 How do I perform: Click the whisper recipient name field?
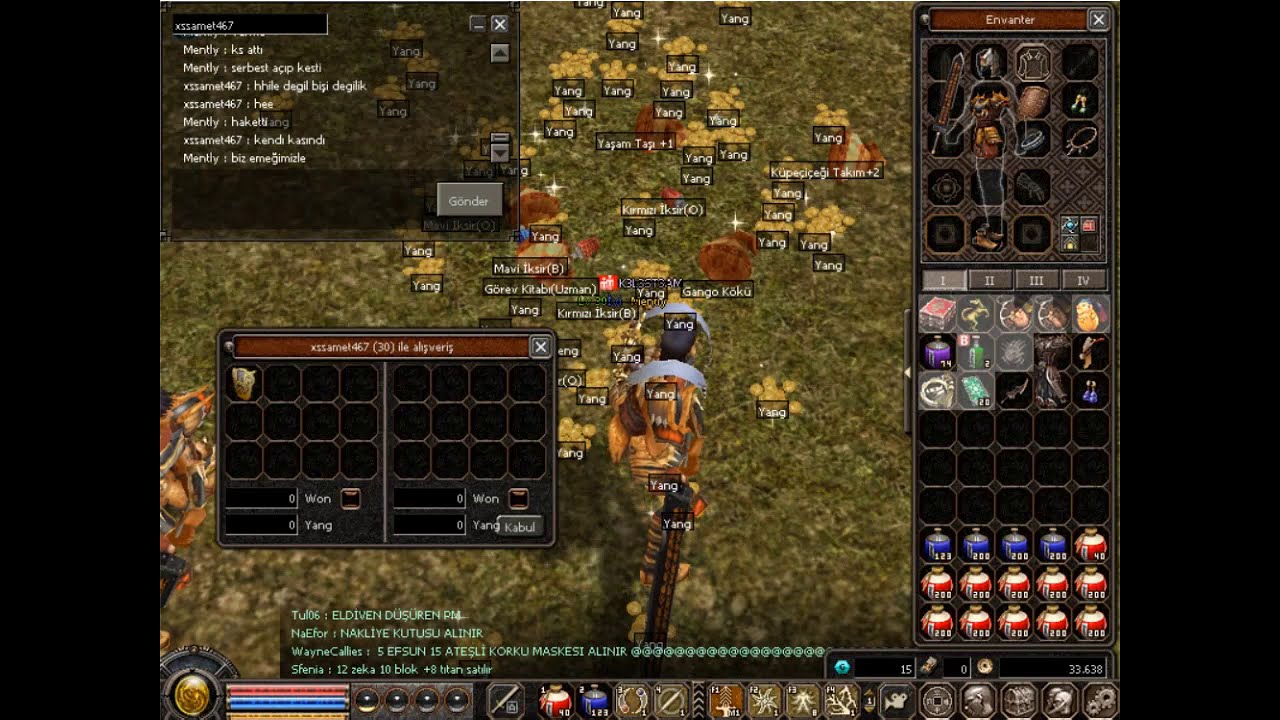click(249, 25)
